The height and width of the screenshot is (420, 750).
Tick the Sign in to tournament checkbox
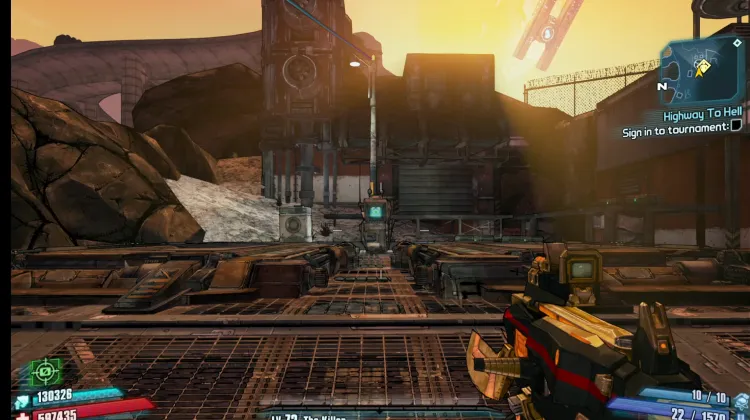coord(736,127)
